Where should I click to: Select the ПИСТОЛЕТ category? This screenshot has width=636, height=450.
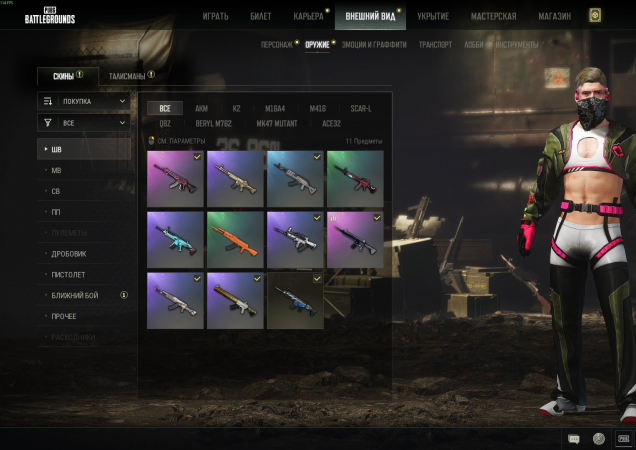pos(68,274)
